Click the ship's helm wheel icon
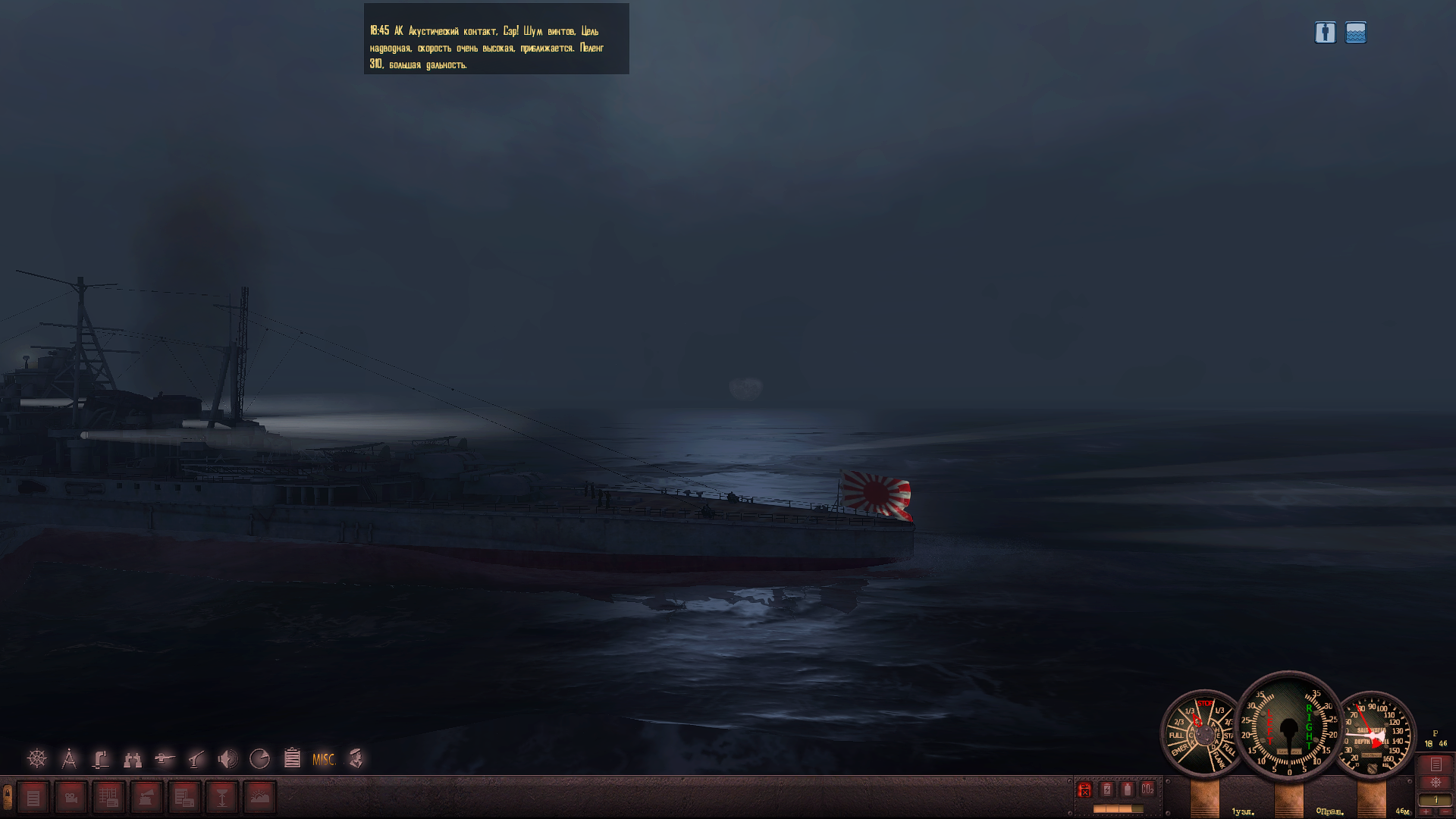1456x819 pixels. click(36, 758)
